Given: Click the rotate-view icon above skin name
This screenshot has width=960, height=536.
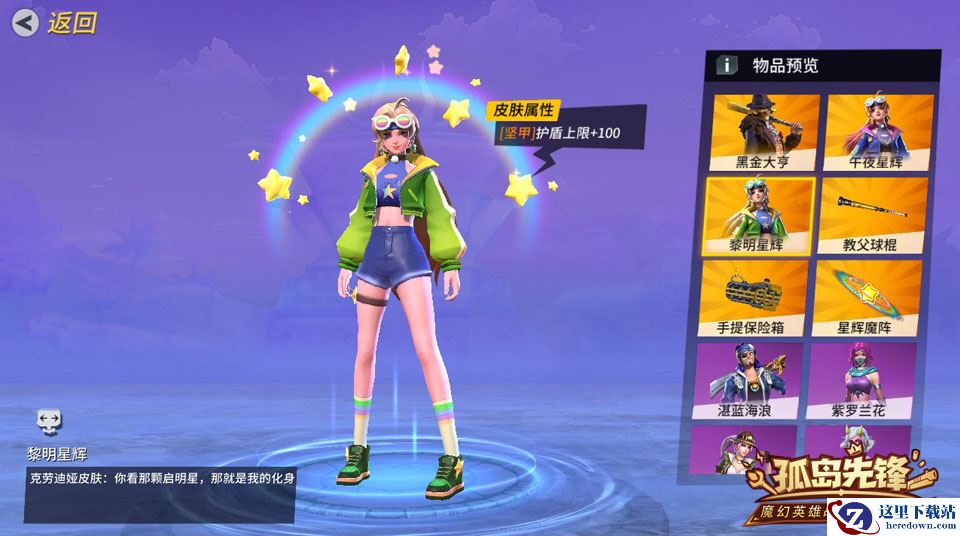Looking at the screenshot, I should pyautogui.click(x=49, y=419).
